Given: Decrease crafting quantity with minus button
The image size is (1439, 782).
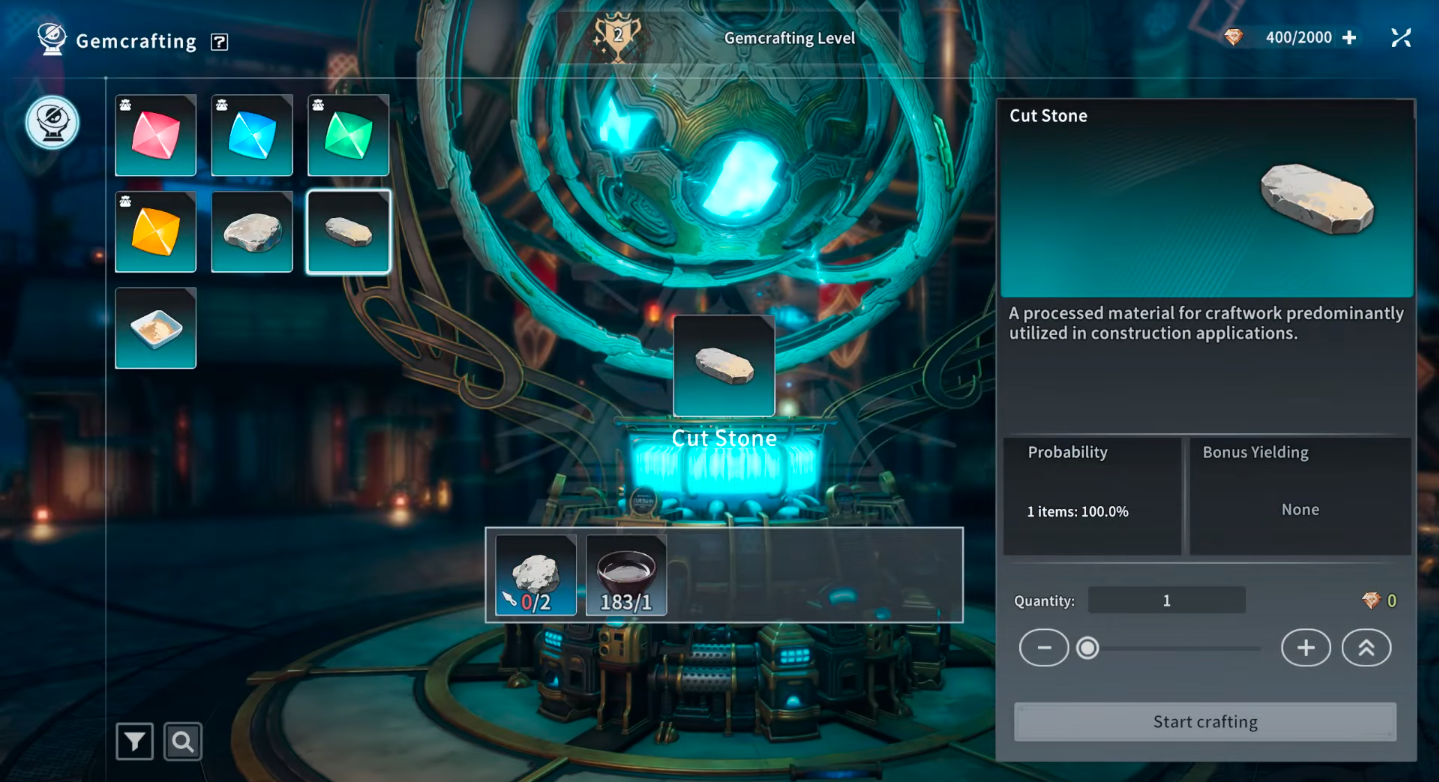Looking at the screenshot, I should (x=1044, y=648).
